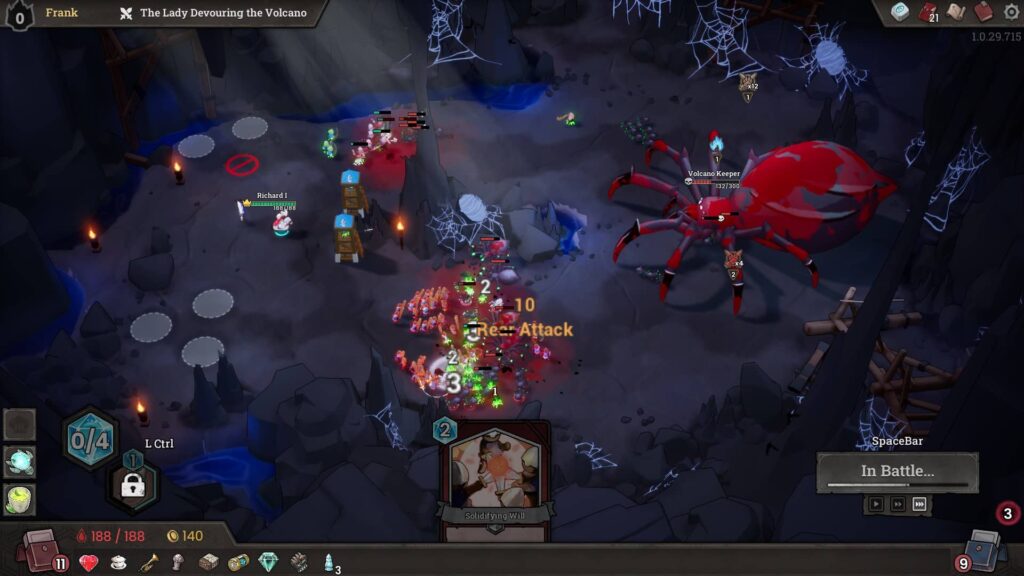Select the blue orb ability slot
1024x576 pixels.
coord(20,461)
